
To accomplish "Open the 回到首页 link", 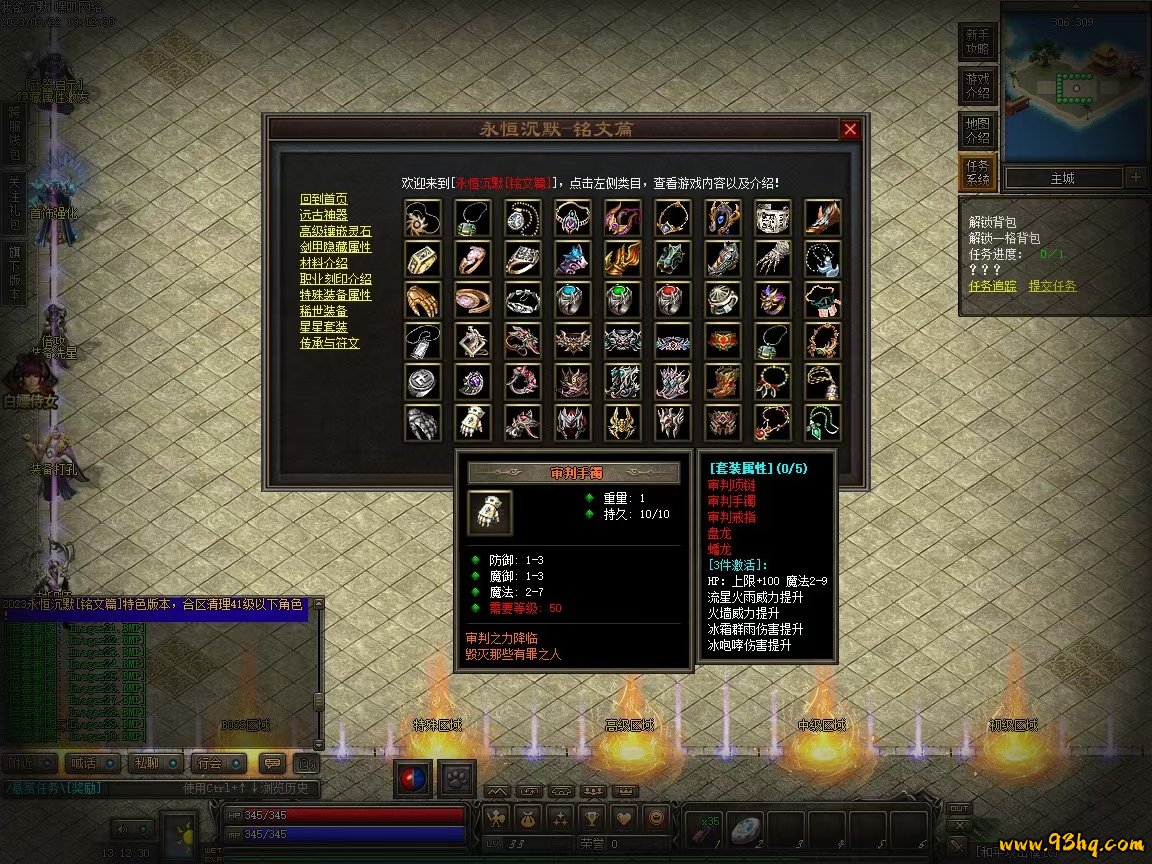I will [x=324, y=199].
